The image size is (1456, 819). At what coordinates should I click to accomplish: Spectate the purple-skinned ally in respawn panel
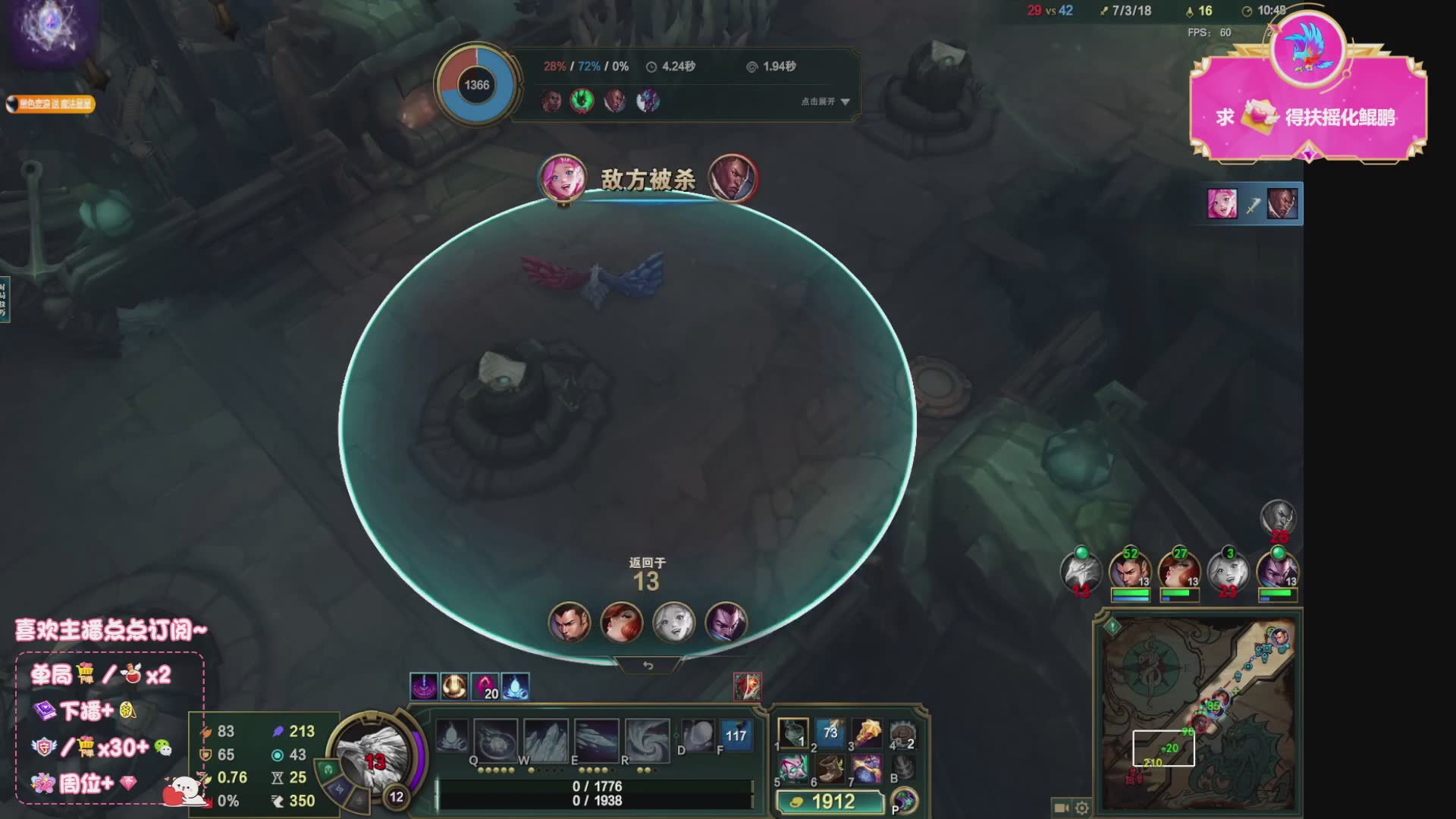click(x=726, y=623)
